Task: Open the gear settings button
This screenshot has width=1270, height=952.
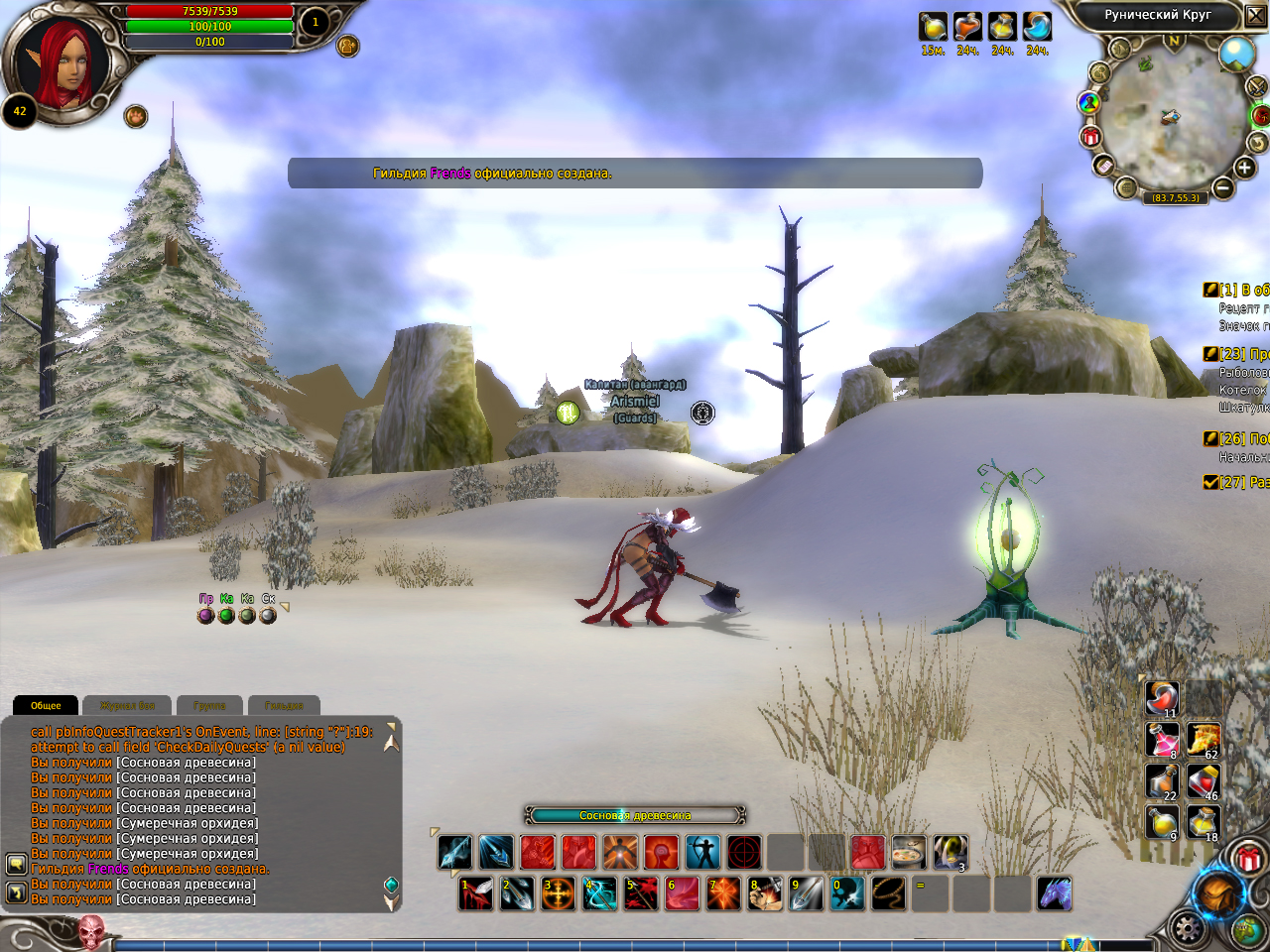Action: pyautogui.click(x=1187, y=930)
